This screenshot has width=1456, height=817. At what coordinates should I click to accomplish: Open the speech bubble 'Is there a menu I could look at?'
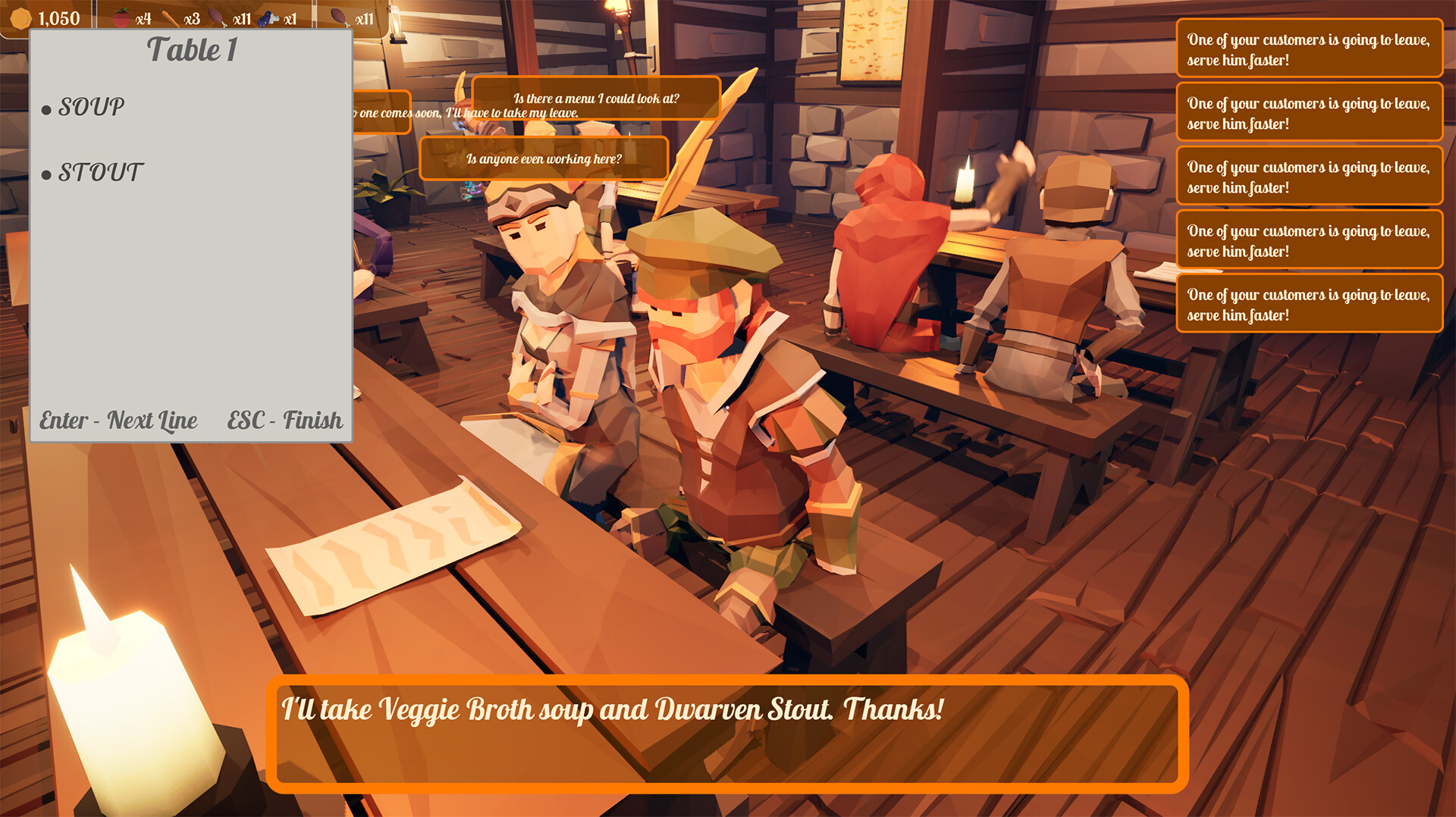tap(597, 98)
